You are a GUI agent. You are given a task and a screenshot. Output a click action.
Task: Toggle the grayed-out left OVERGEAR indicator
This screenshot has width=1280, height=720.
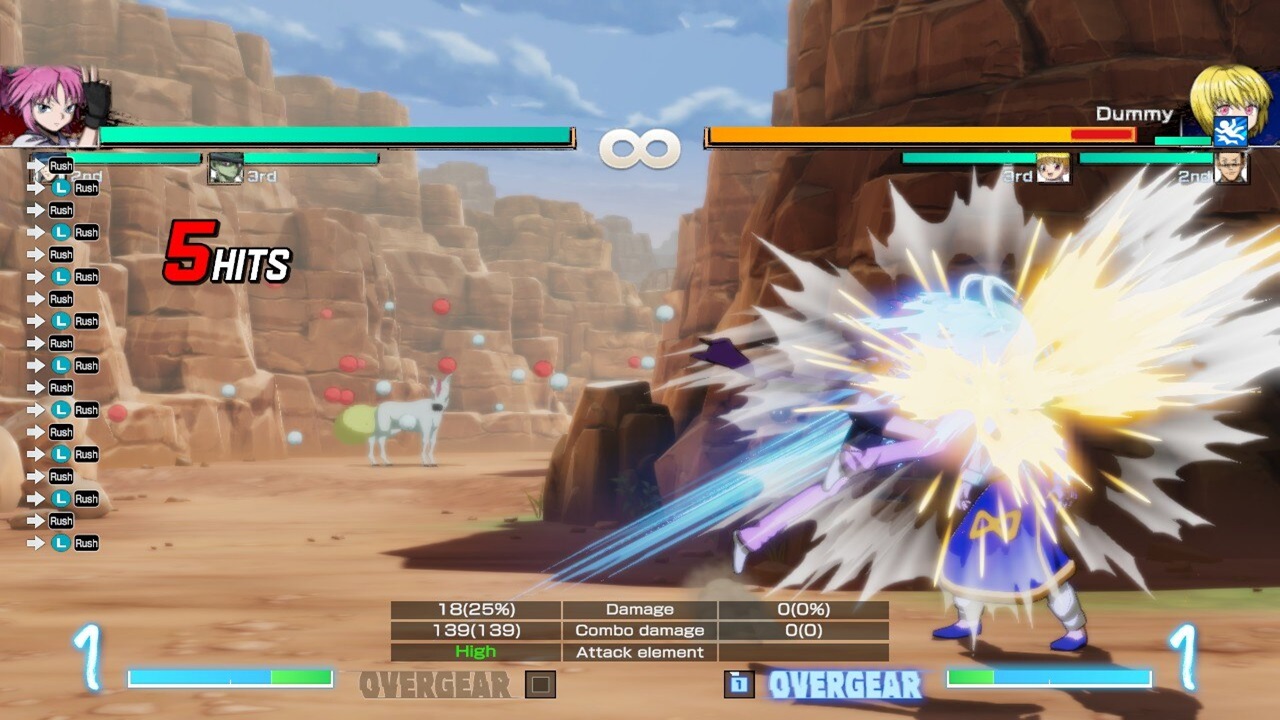click(435, 686)
